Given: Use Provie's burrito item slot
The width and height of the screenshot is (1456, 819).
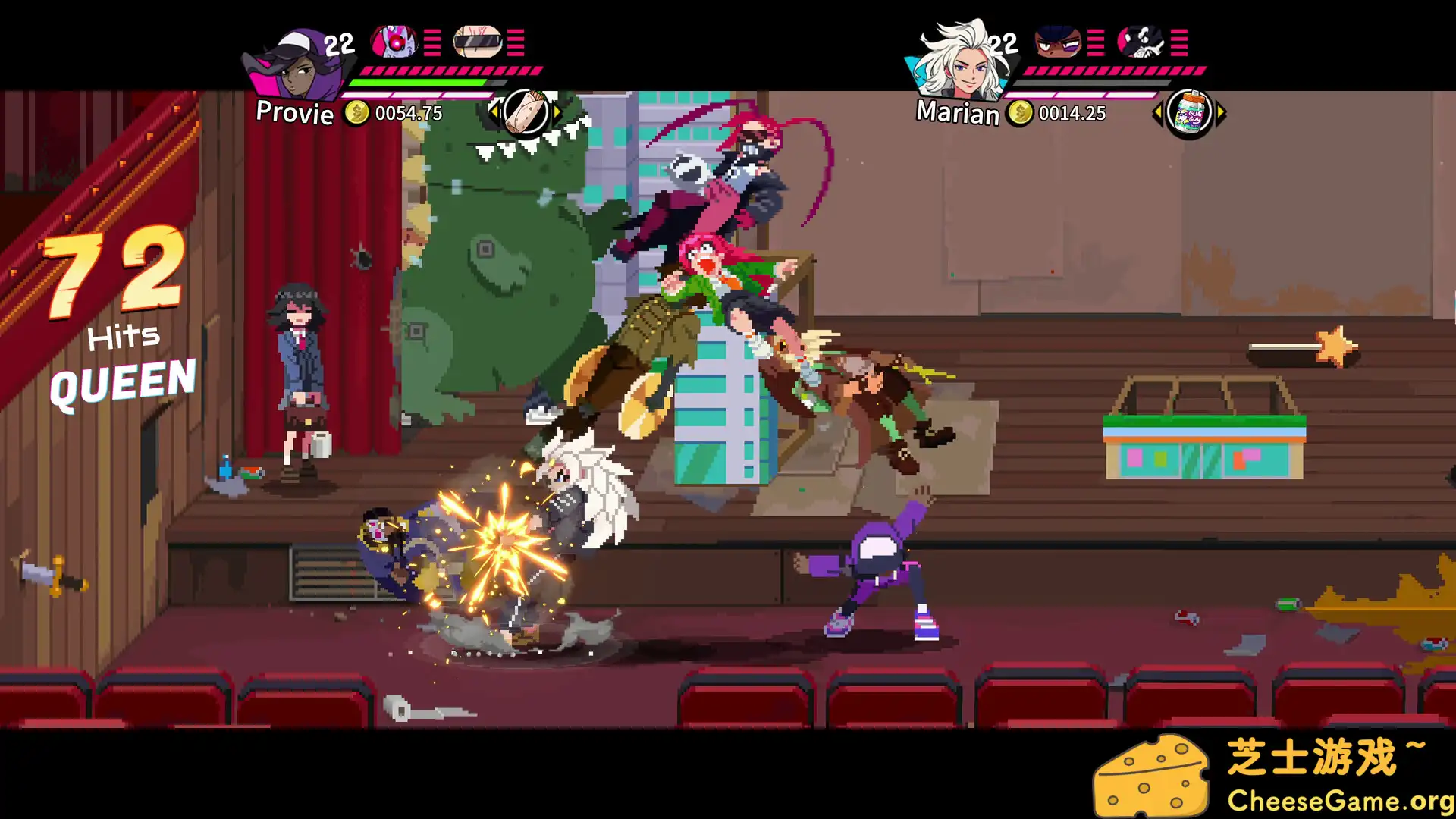Looking at the screenshot, I should click(526, 112).
